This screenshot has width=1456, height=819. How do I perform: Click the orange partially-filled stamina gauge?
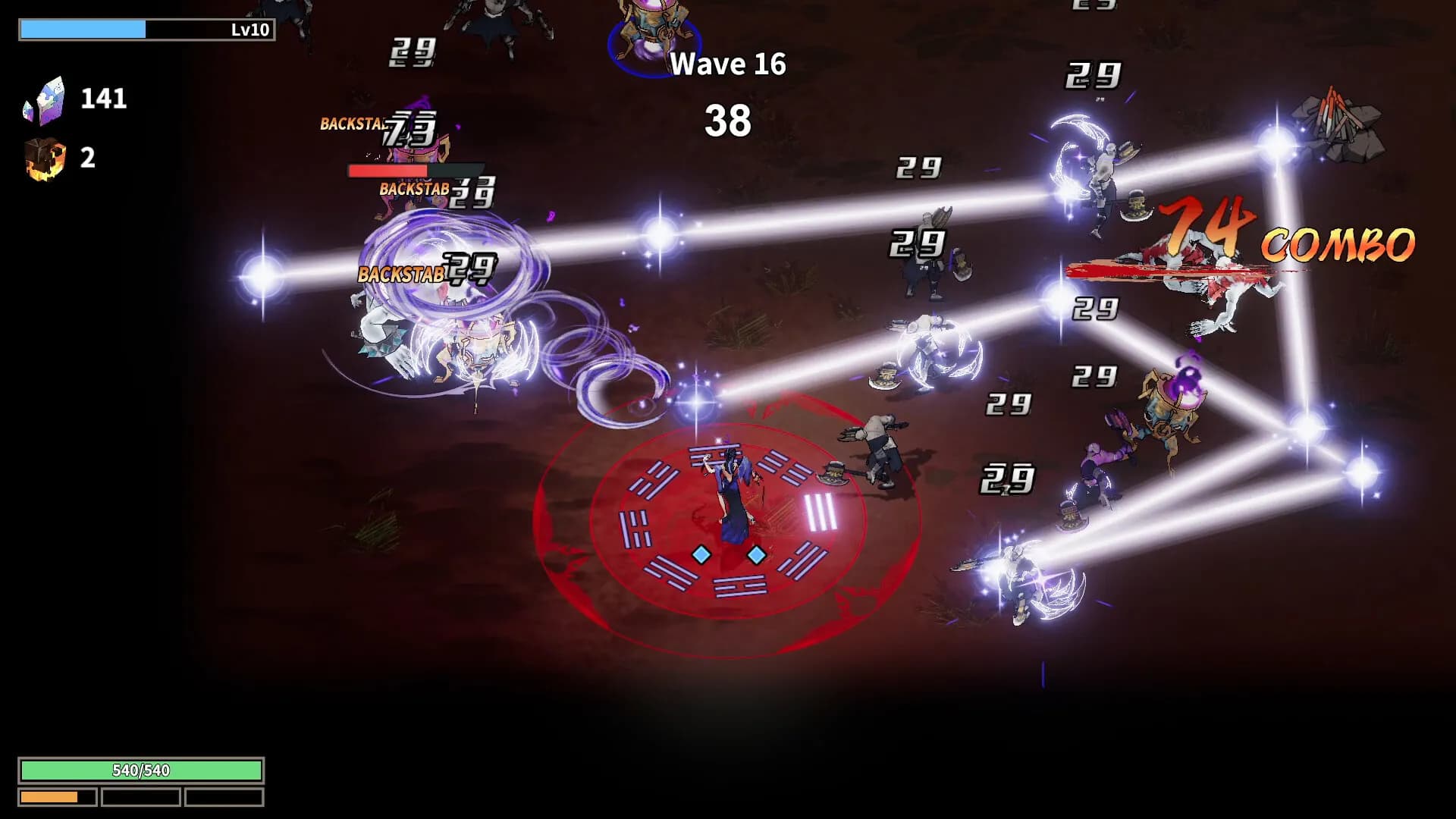[52, 798]
